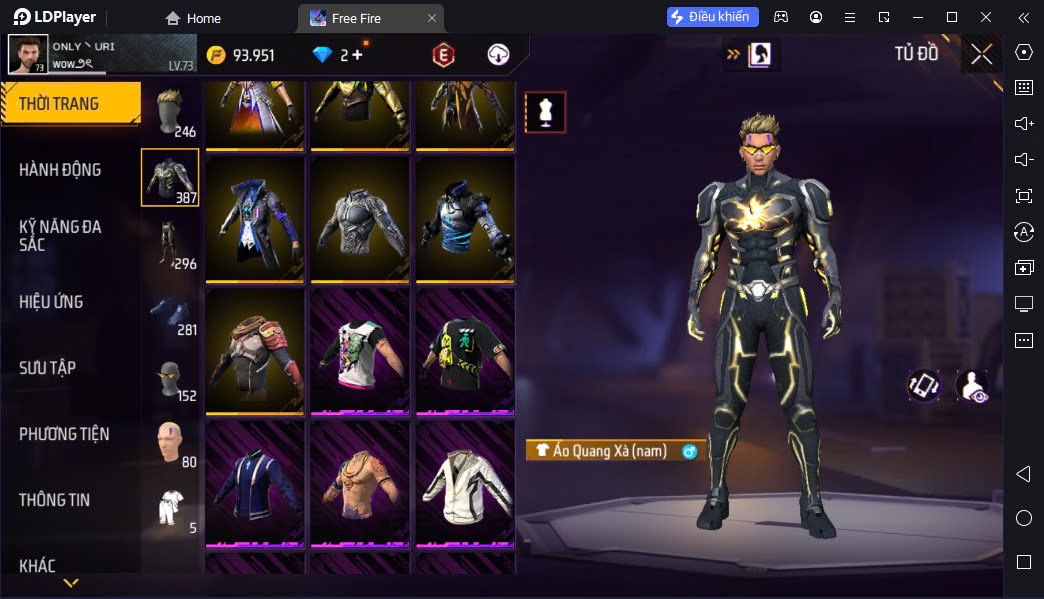This screenshot has width=1044, height=599.
Task: Click the mannequin outfit preset icon
Action: [x=545, y=112]
